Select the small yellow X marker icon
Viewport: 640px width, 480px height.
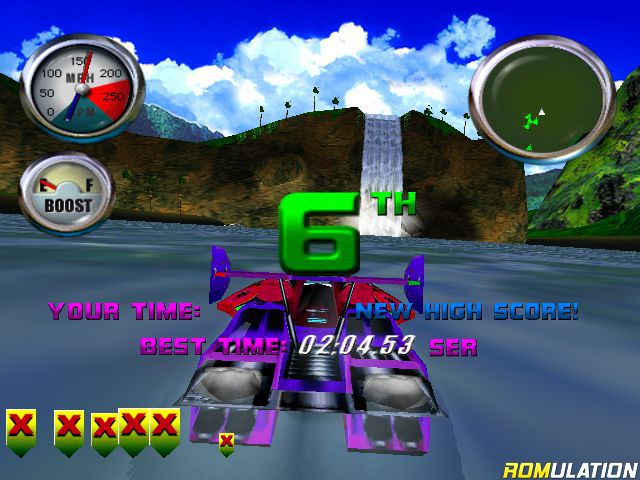[x=227, y=441]
